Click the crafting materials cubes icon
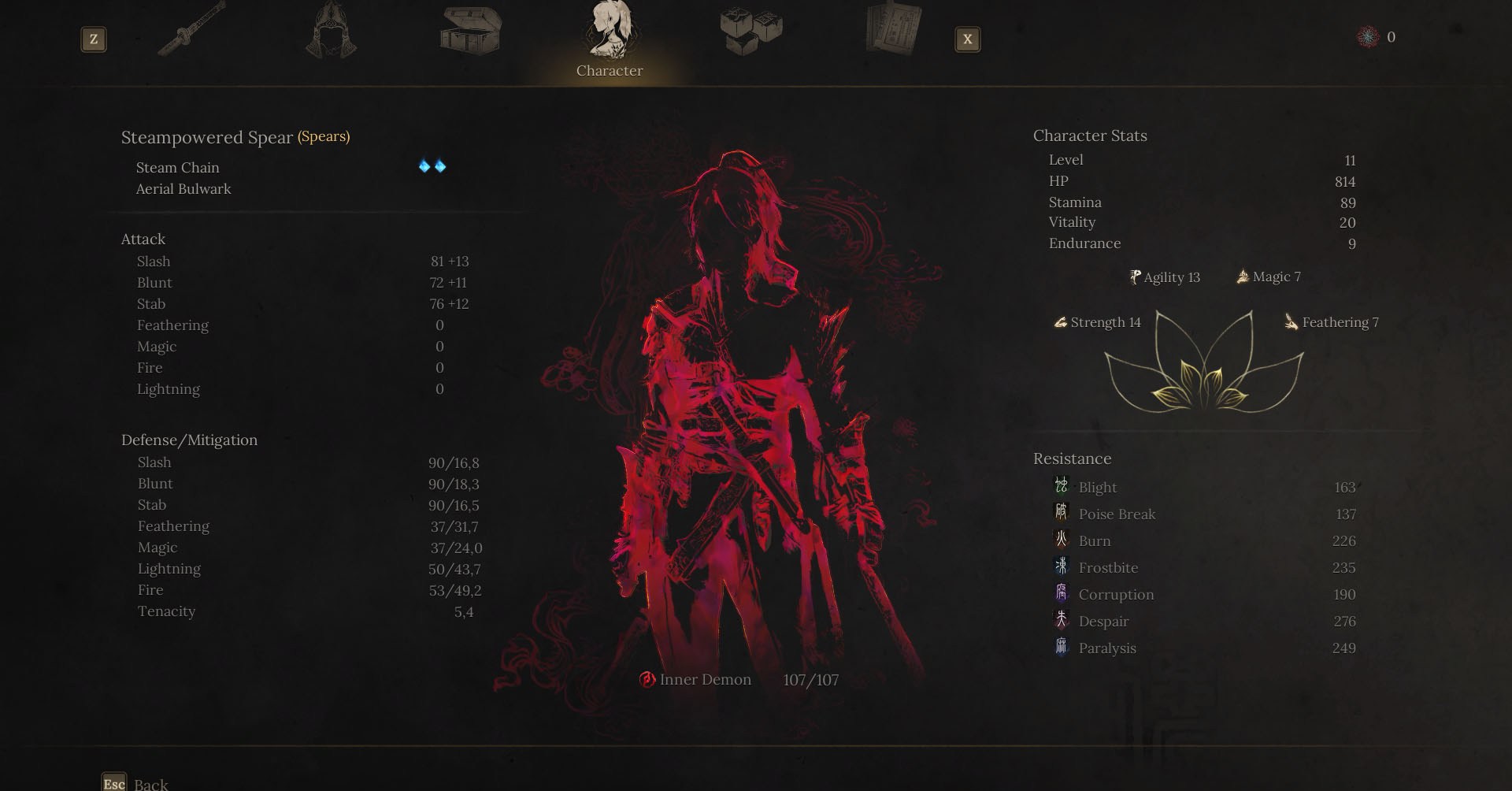1512x791 pixels. pyautogui.click(x=748, y=32)
